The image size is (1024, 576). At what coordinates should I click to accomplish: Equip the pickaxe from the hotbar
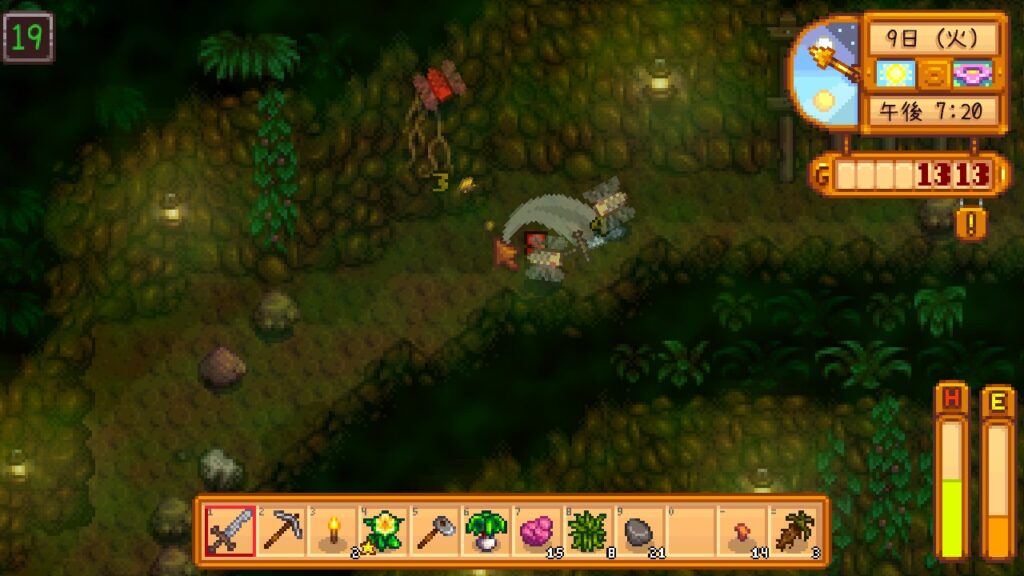click(x=281, y=530)
